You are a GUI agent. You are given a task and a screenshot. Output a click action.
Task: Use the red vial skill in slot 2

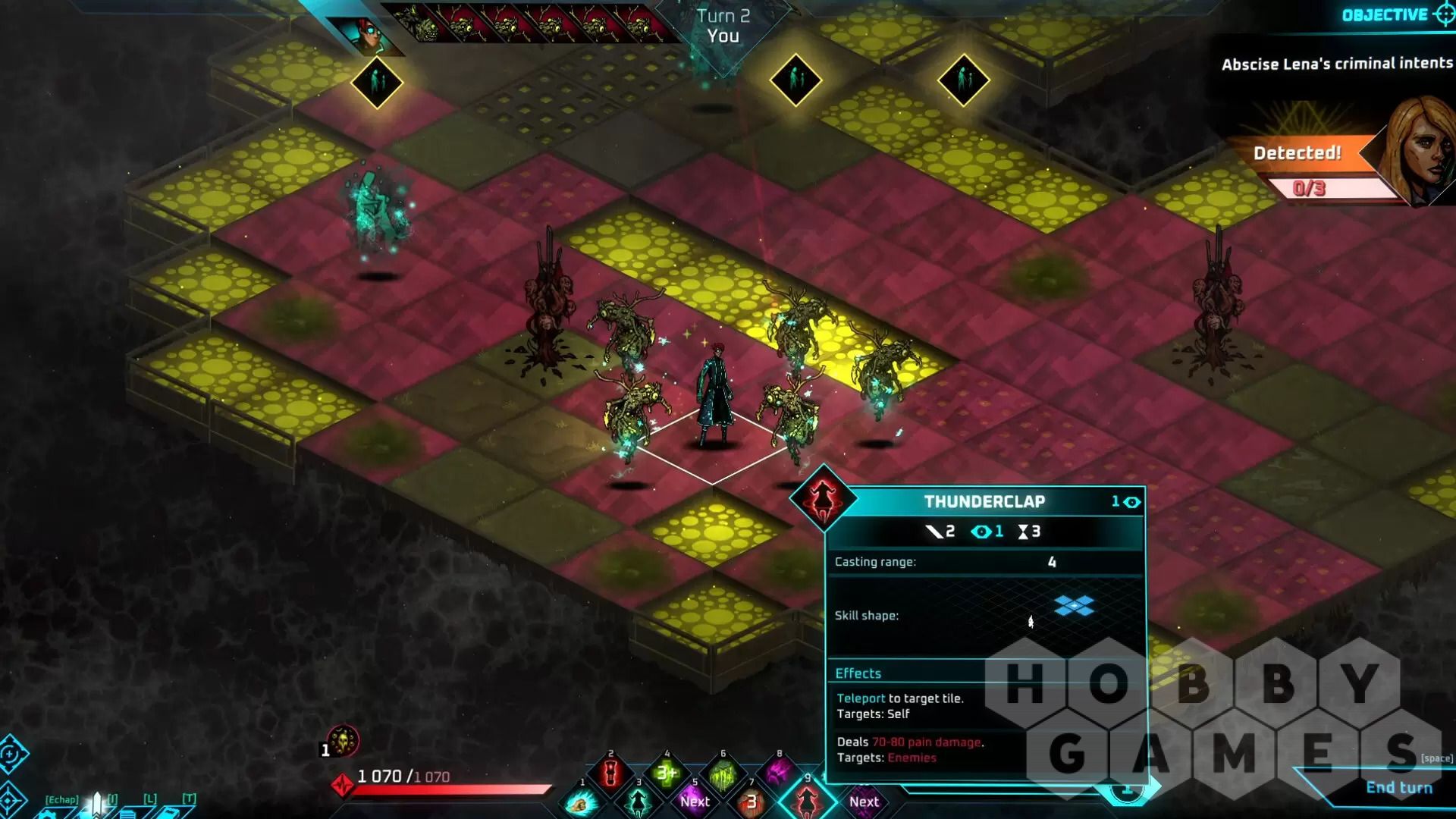(x=611, y=774)
